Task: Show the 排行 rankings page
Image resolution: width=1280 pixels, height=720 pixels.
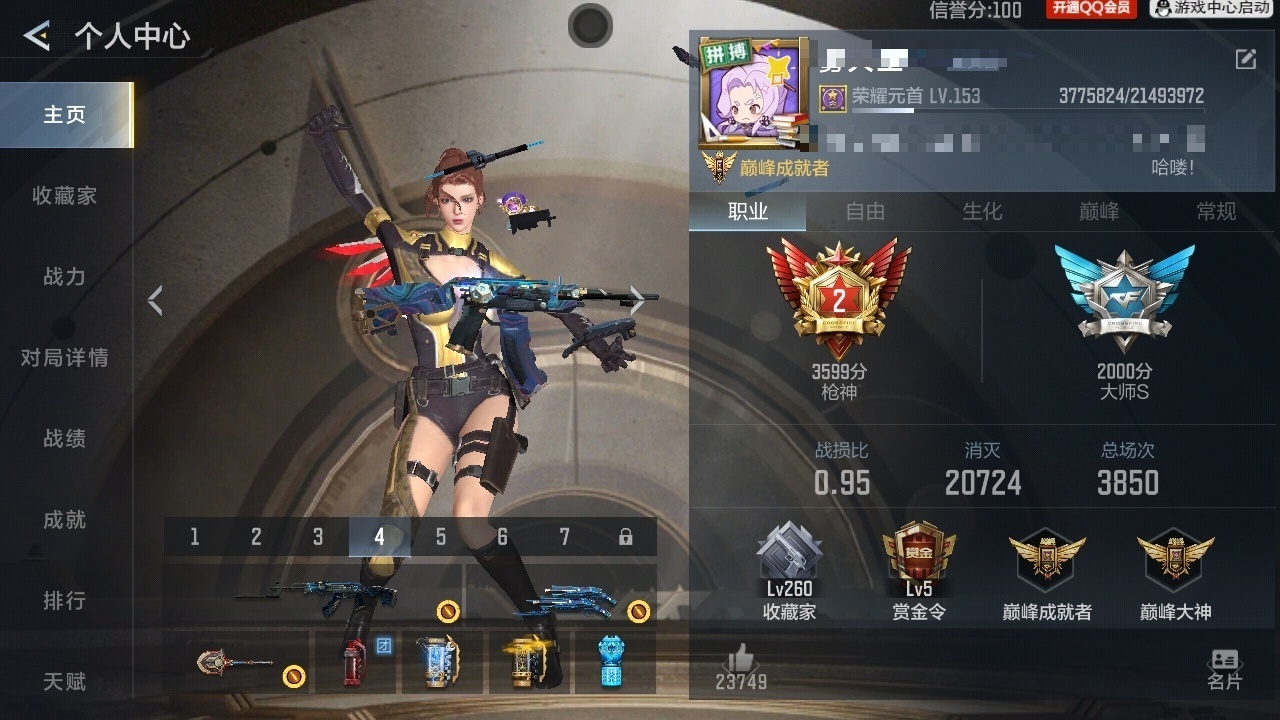Action: pyautogui.click(x=65, y=601)
